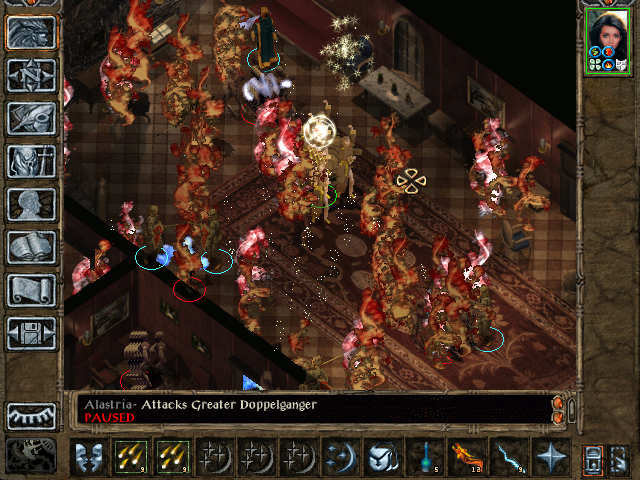Open the area map screen
Image resolution: width=640 pixels, height=480 pixels.
tap(31, 76)
